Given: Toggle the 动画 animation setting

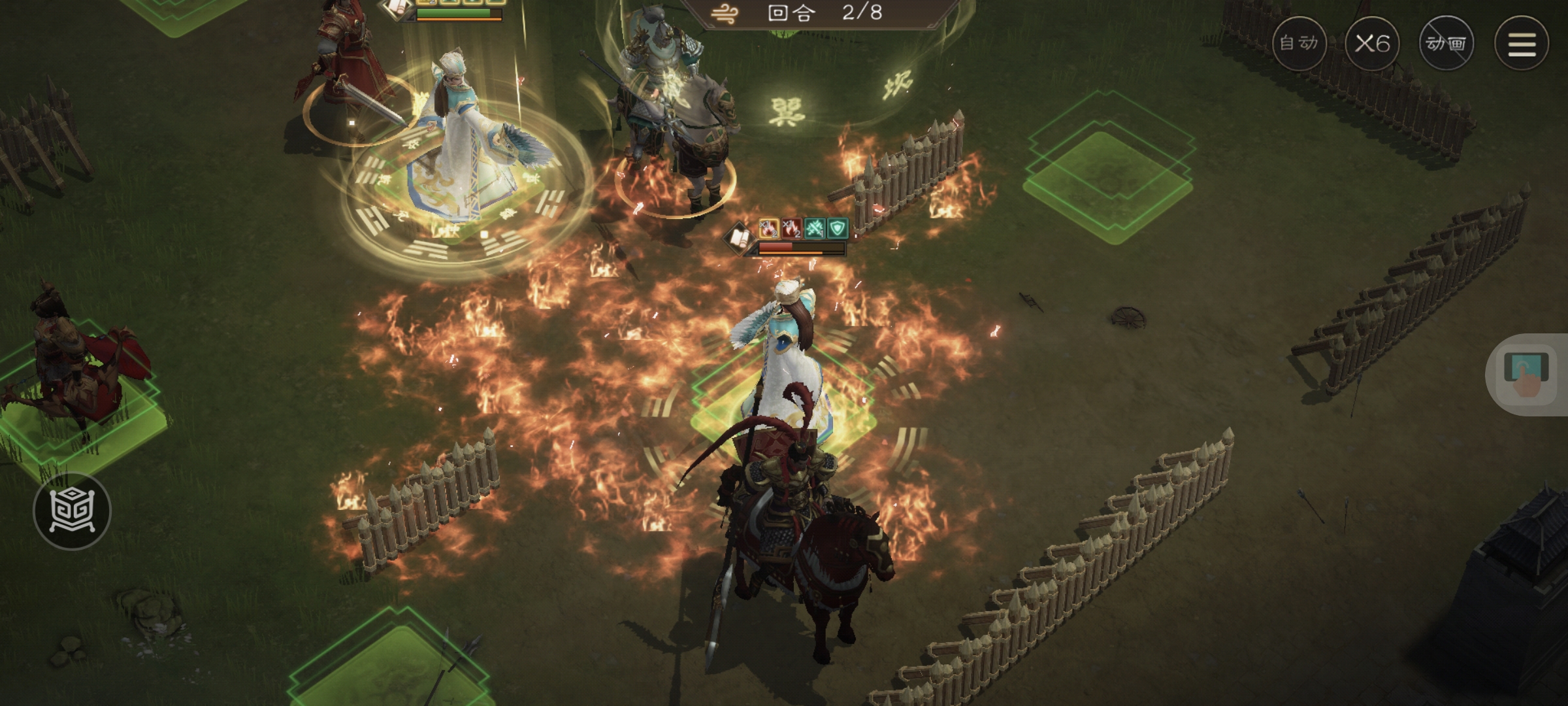Looking at the screenshot, I should coord(1446,44).
